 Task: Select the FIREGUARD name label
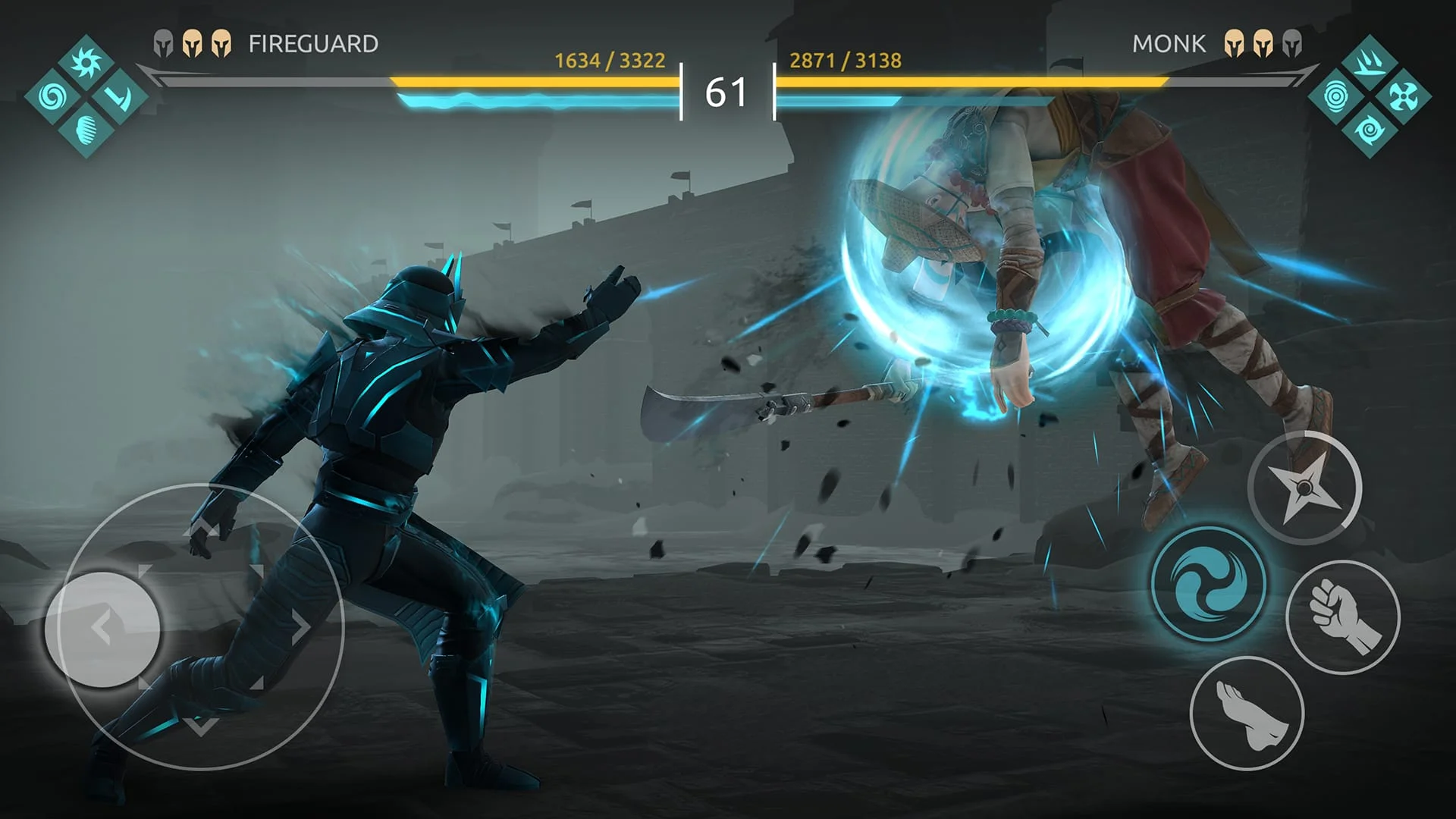[x=315, y=44]
